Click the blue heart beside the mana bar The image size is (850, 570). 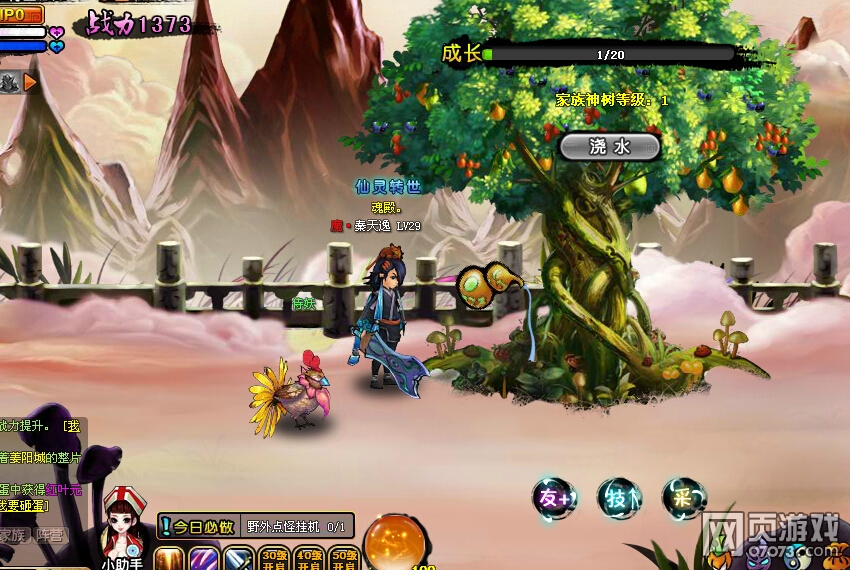[56, 46]
